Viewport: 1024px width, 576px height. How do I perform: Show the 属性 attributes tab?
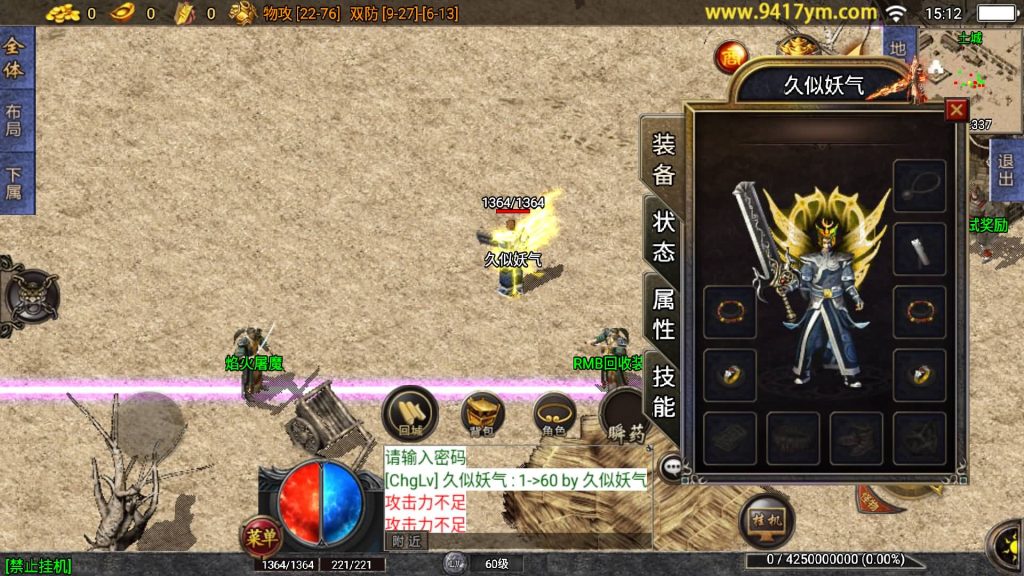click(664, 312)
